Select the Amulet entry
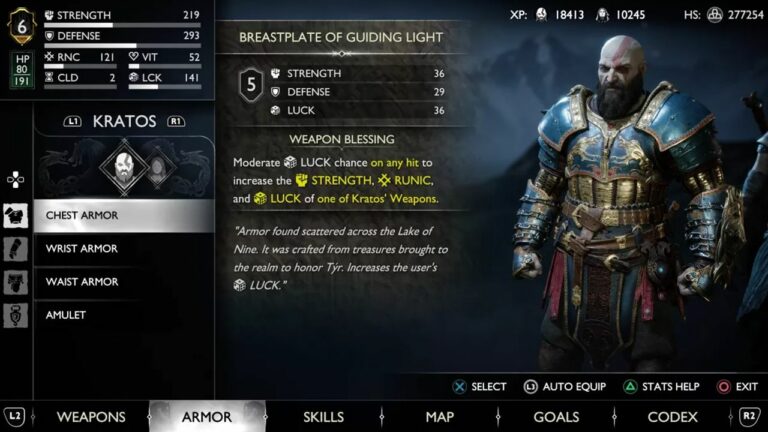Screen dimensions: 768x432 (x=124, y=315)
